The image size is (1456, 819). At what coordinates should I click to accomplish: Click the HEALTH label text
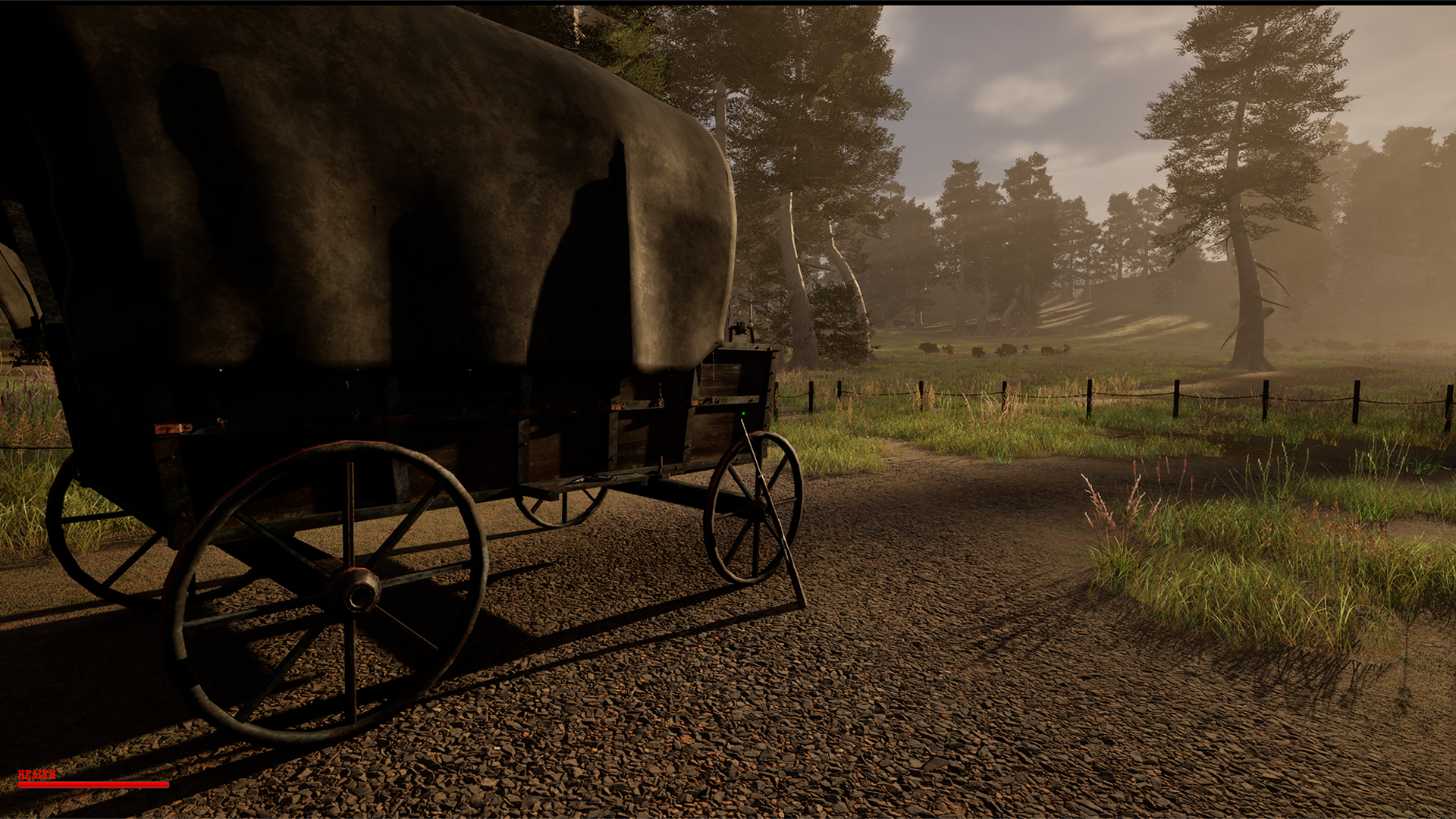click(x=36, y=775)
